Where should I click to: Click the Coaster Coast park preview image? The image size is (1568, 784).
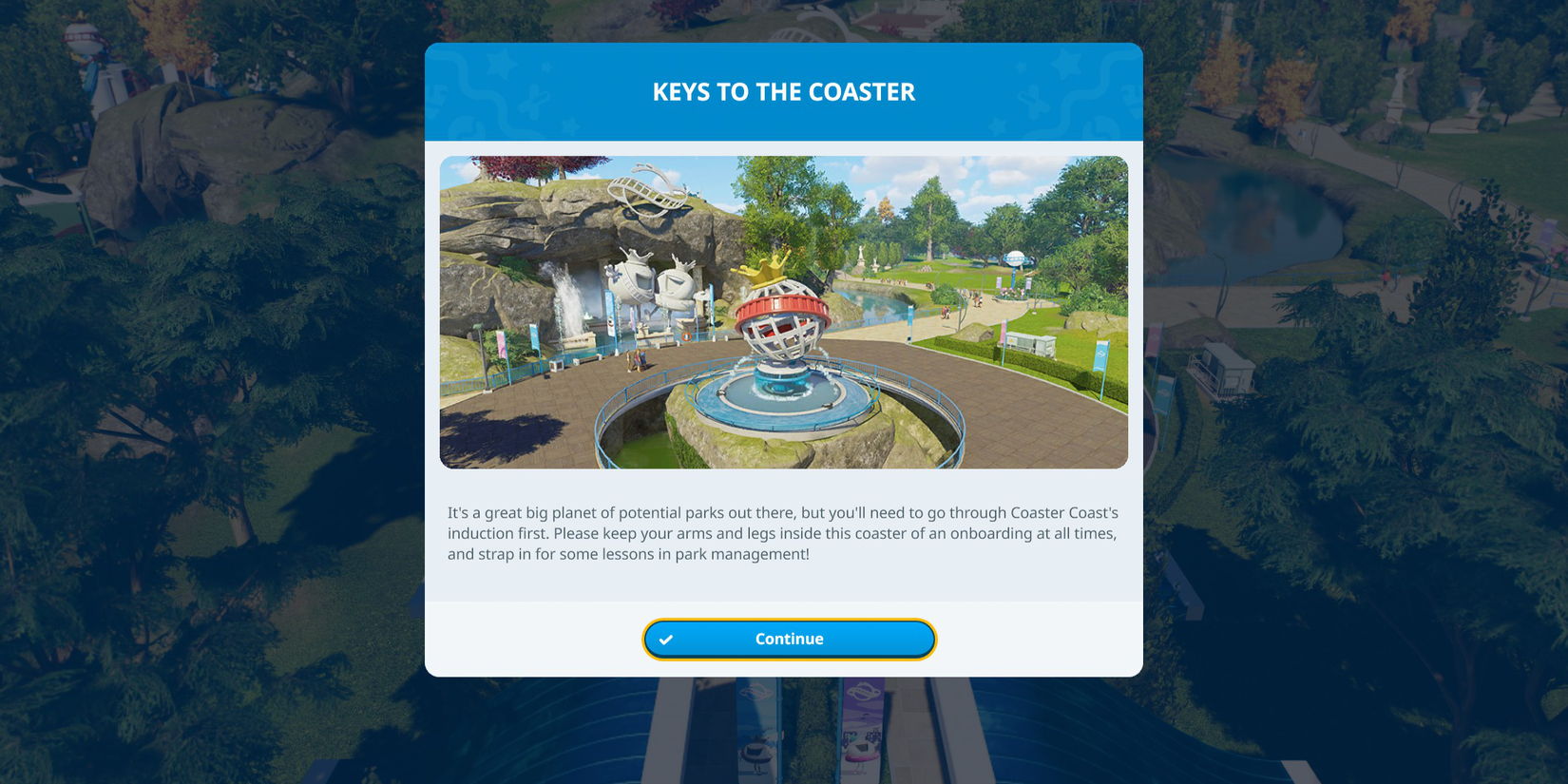pos(784,312)
